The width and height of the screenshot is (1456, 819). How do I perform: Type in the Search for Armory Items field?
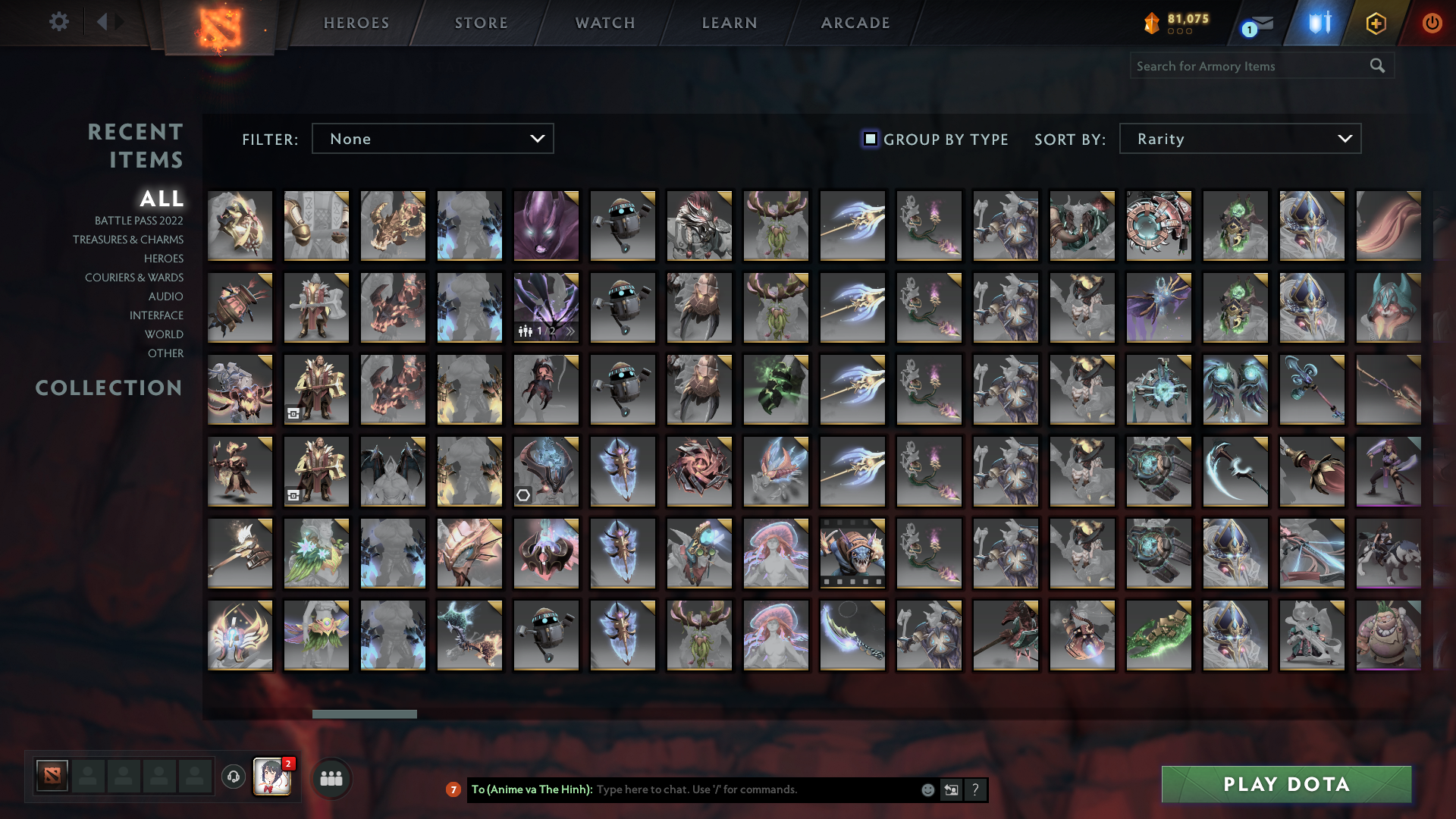click(x=1244, y=66)
